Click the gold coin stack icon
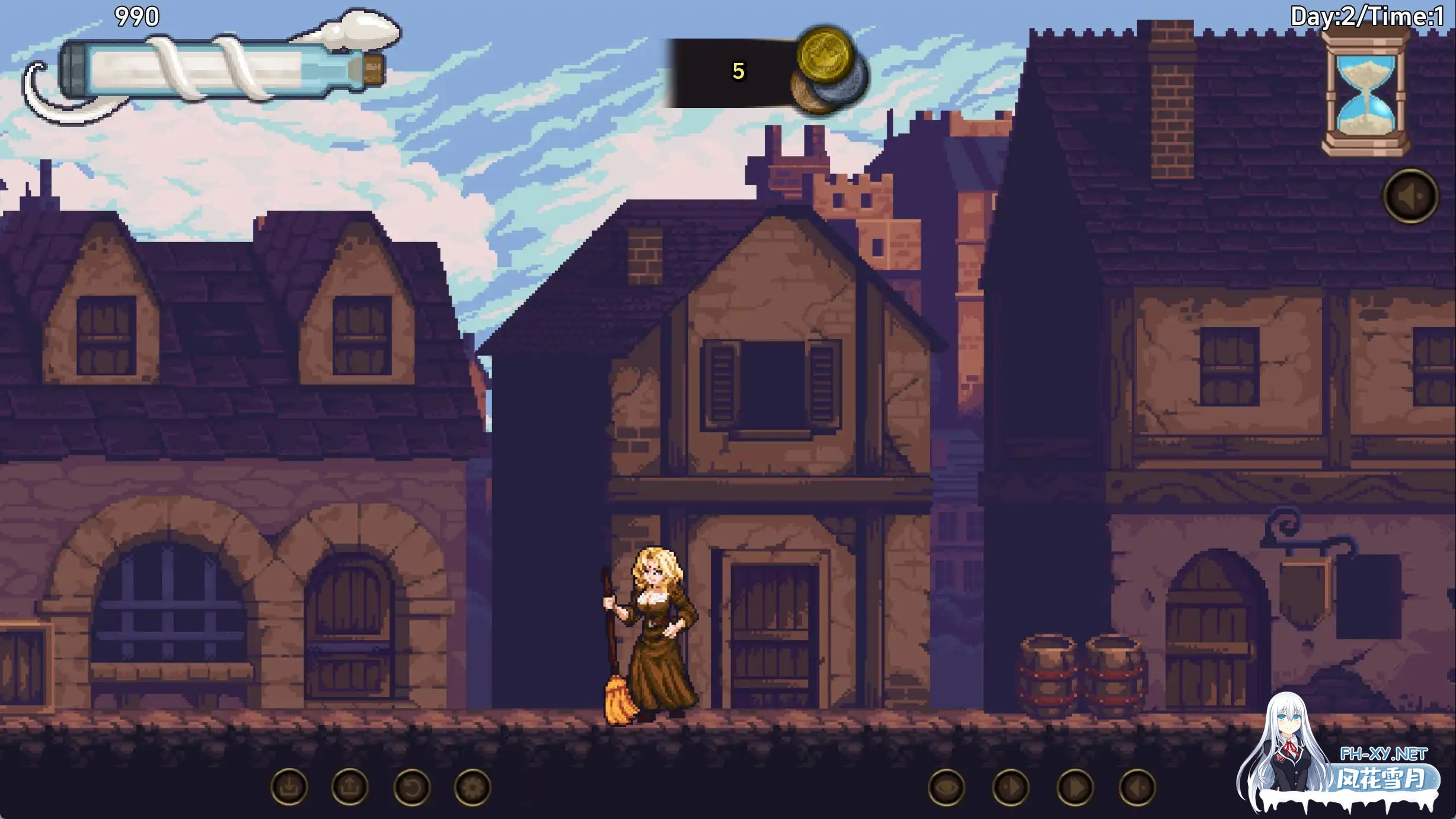 (x=828, y=71)
